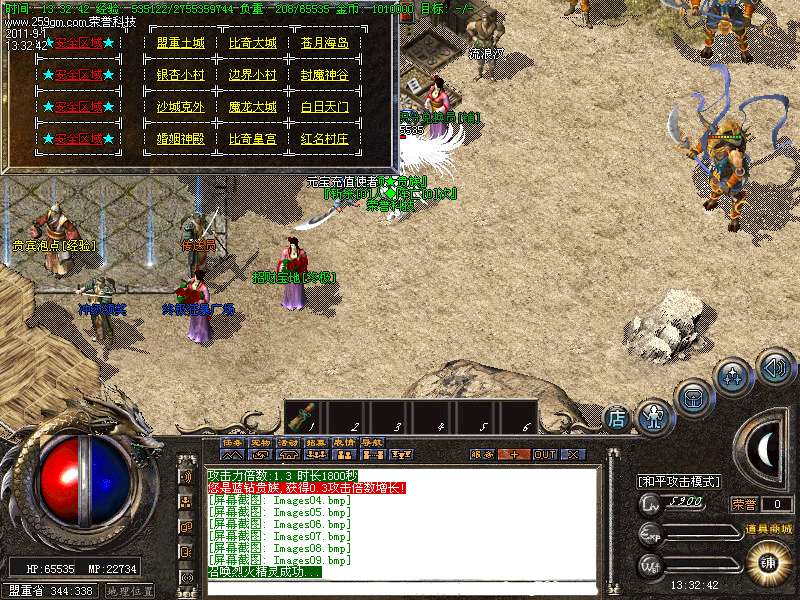
Task: Pick the 边界小村 teleport link
Action: point(252,75)
